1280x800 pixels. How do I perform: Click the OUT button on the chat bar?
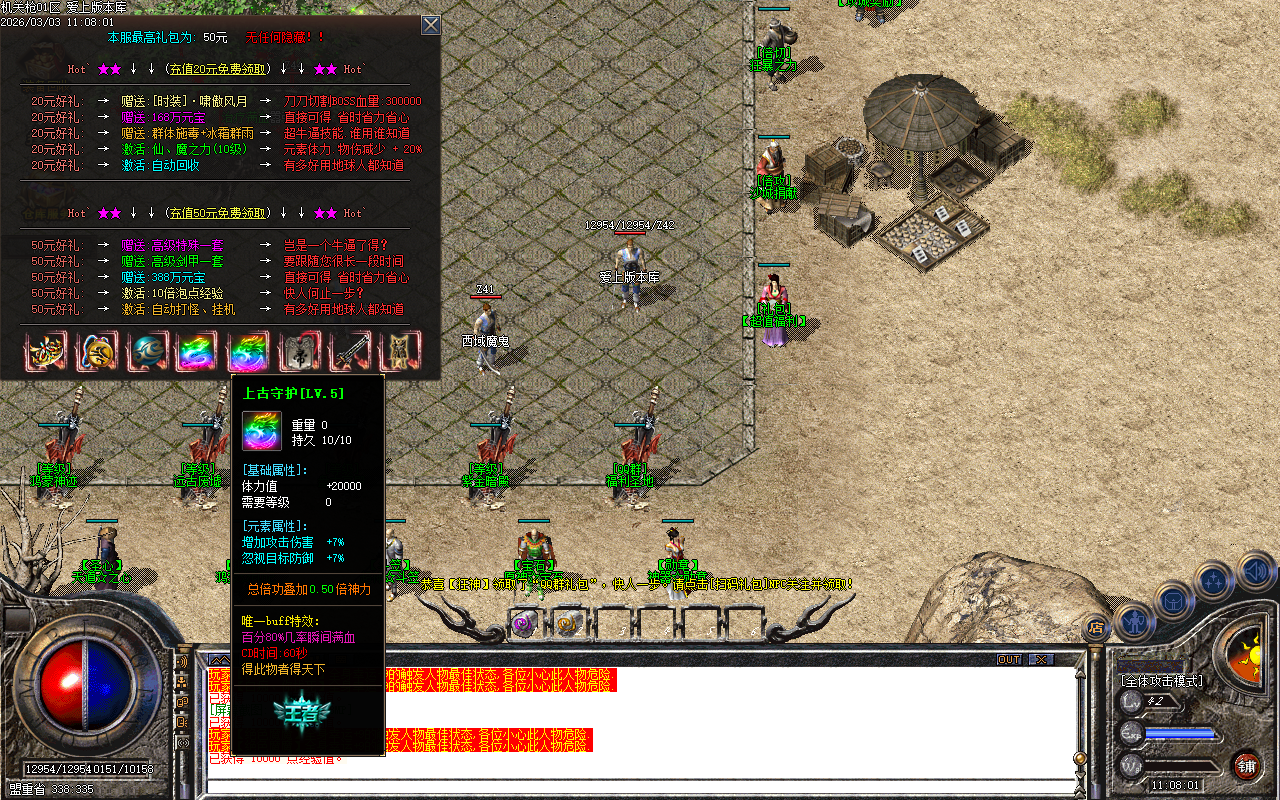[x=1010, y=659]
